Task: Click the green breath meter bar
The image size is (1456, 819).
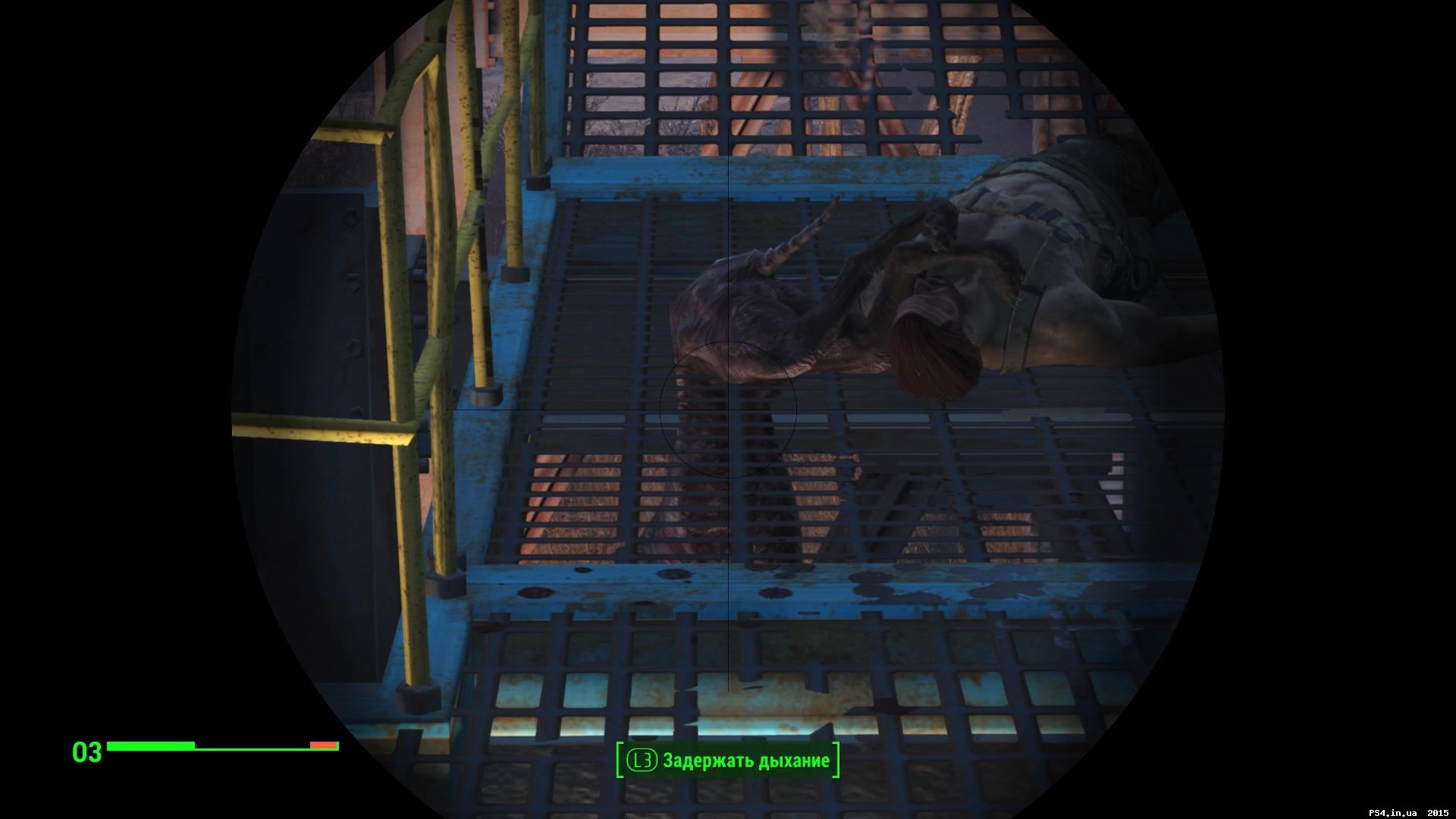Action: coord(152,746)
